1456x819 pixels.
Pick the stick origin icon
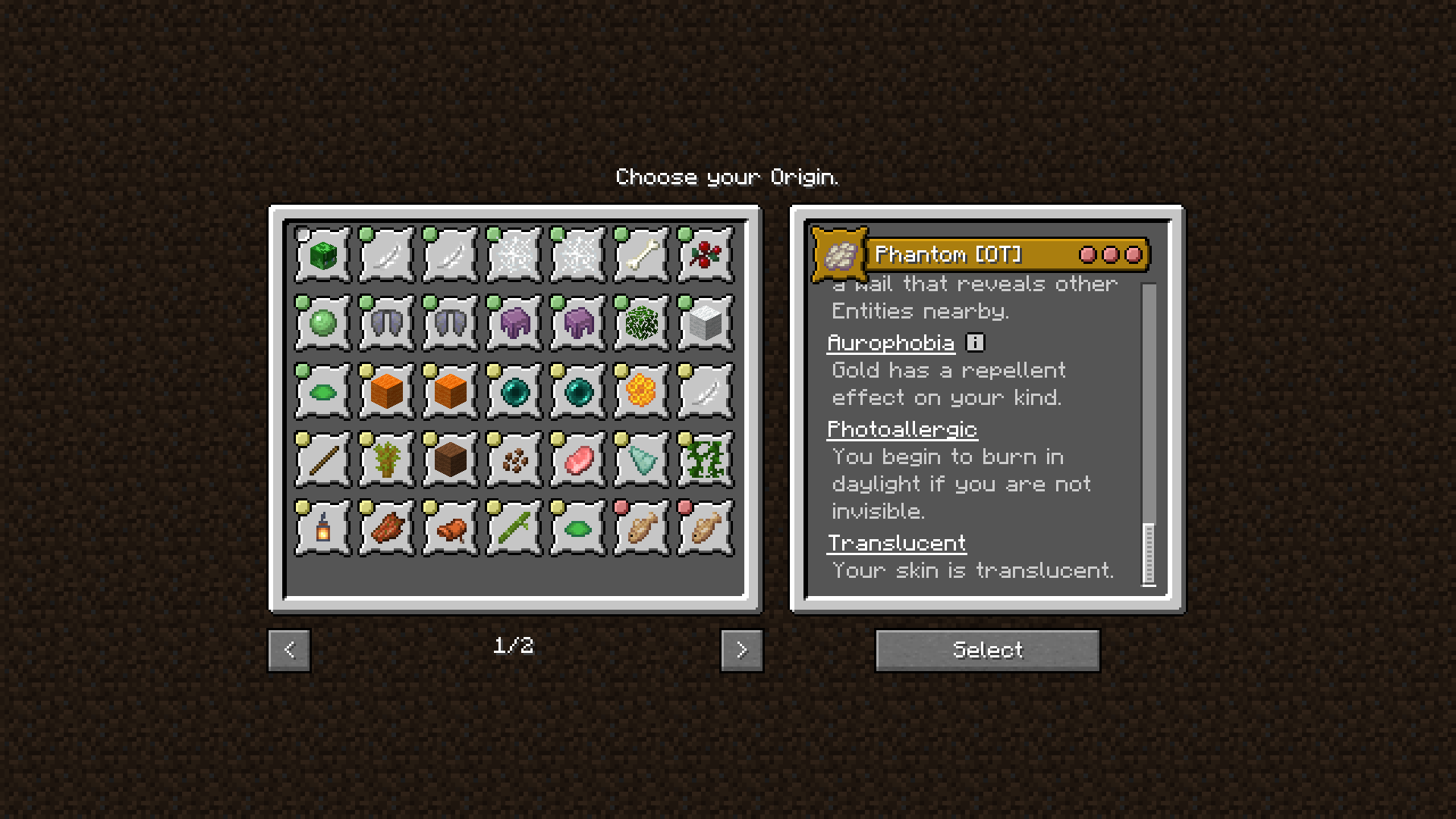(322, 460)
